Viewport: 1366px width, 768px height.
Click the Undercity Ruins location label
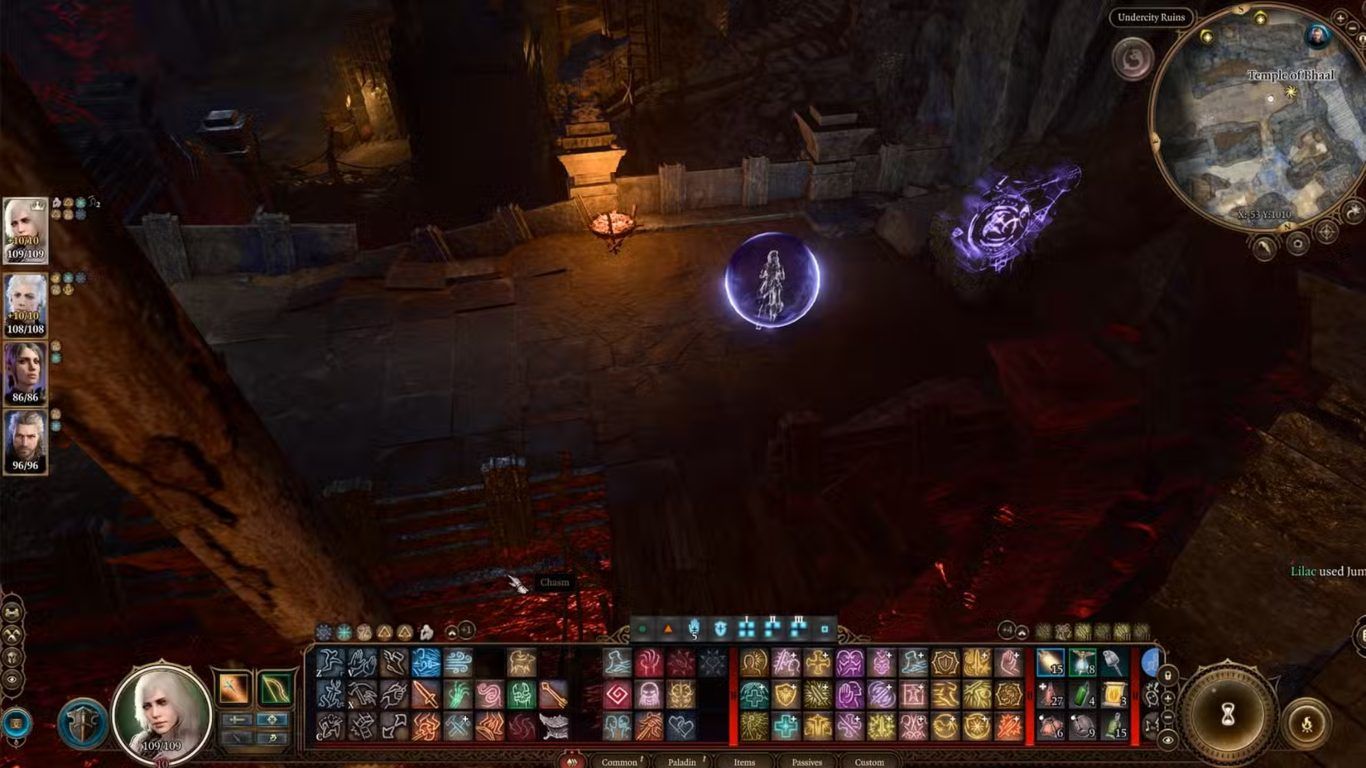point(1150,18)
